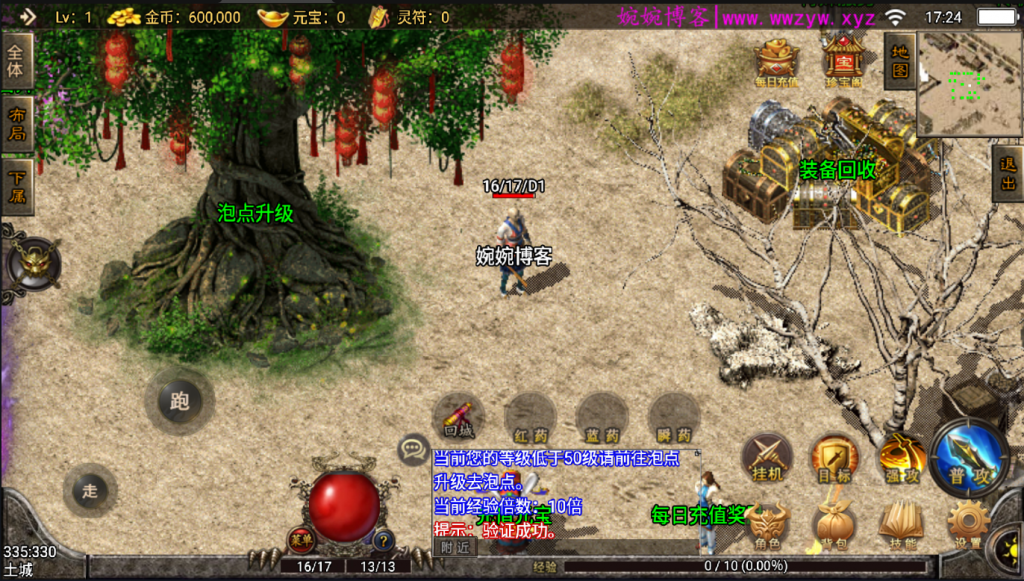Activate the 走 walk button
The width and height of the screenshot is (1024, 581).
point(90,490)
